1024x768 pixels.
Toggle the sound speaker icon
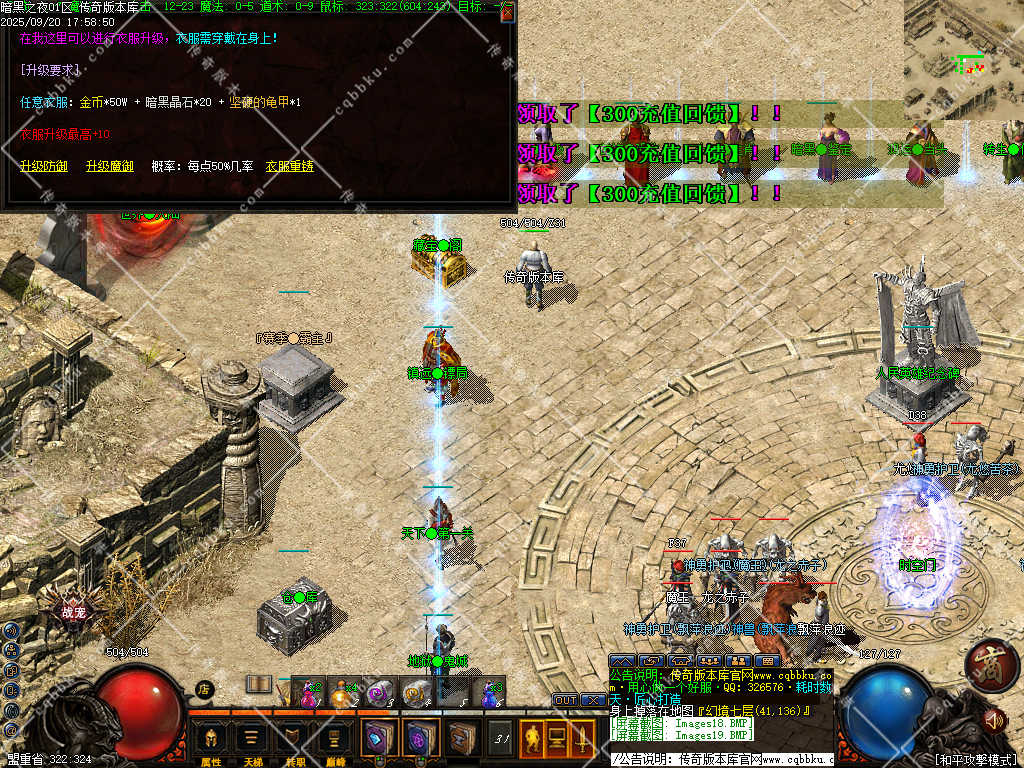993,720
